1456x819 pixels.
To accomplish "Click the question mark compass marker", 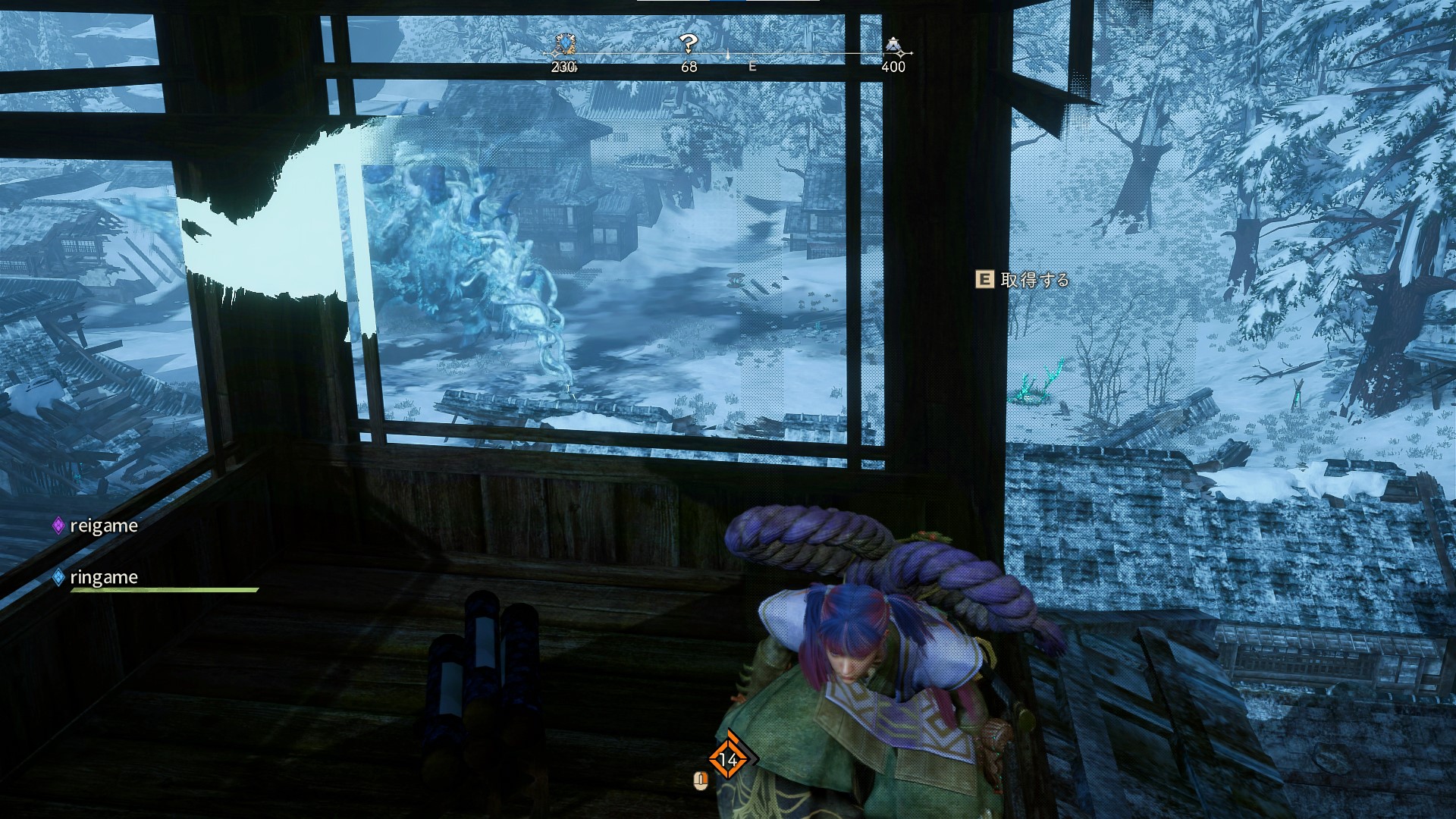I will (x=688, y=44).
